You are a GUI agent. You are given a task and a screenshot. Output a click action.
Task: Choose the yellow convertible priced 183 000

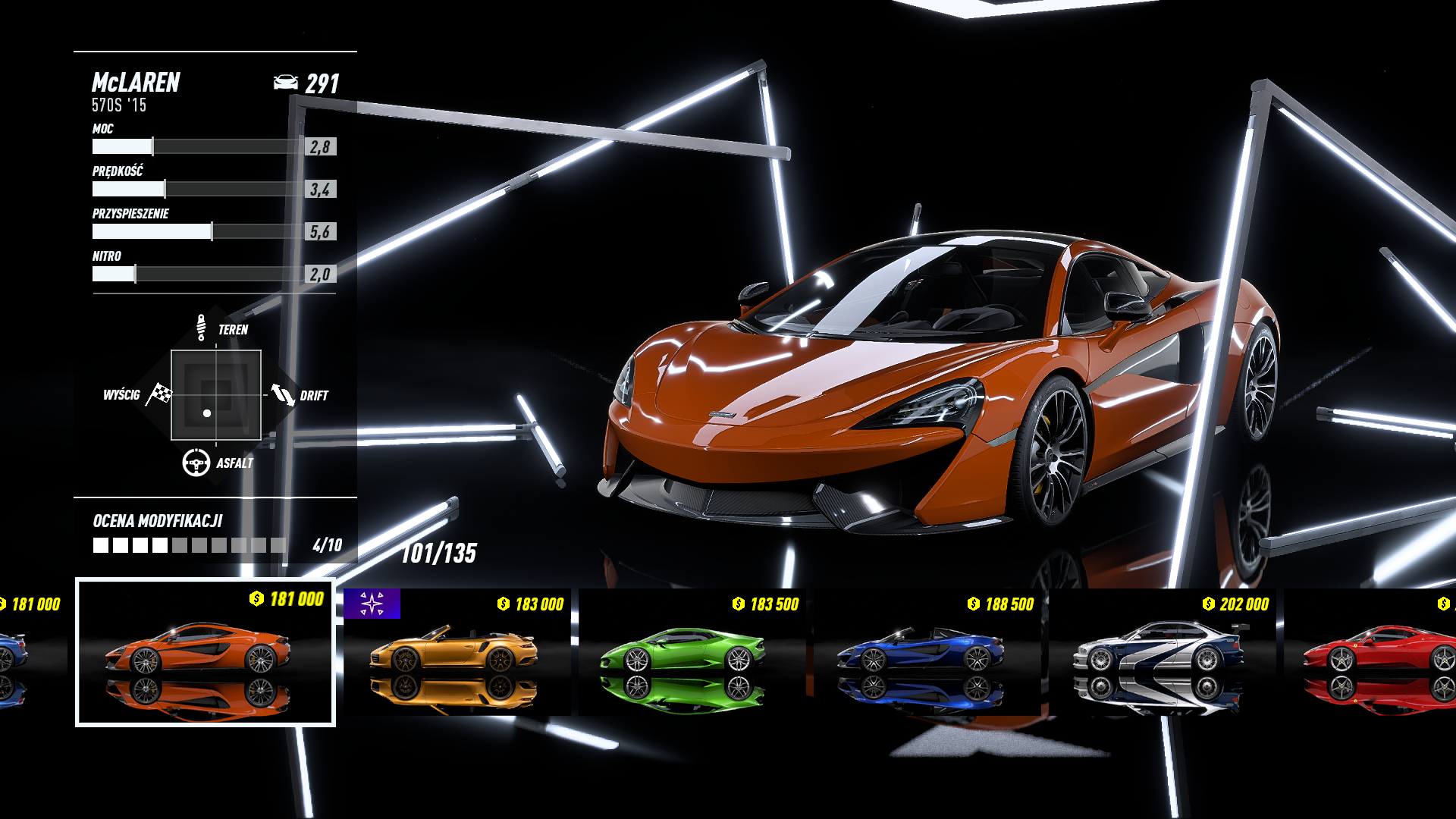tap(457, 652)
